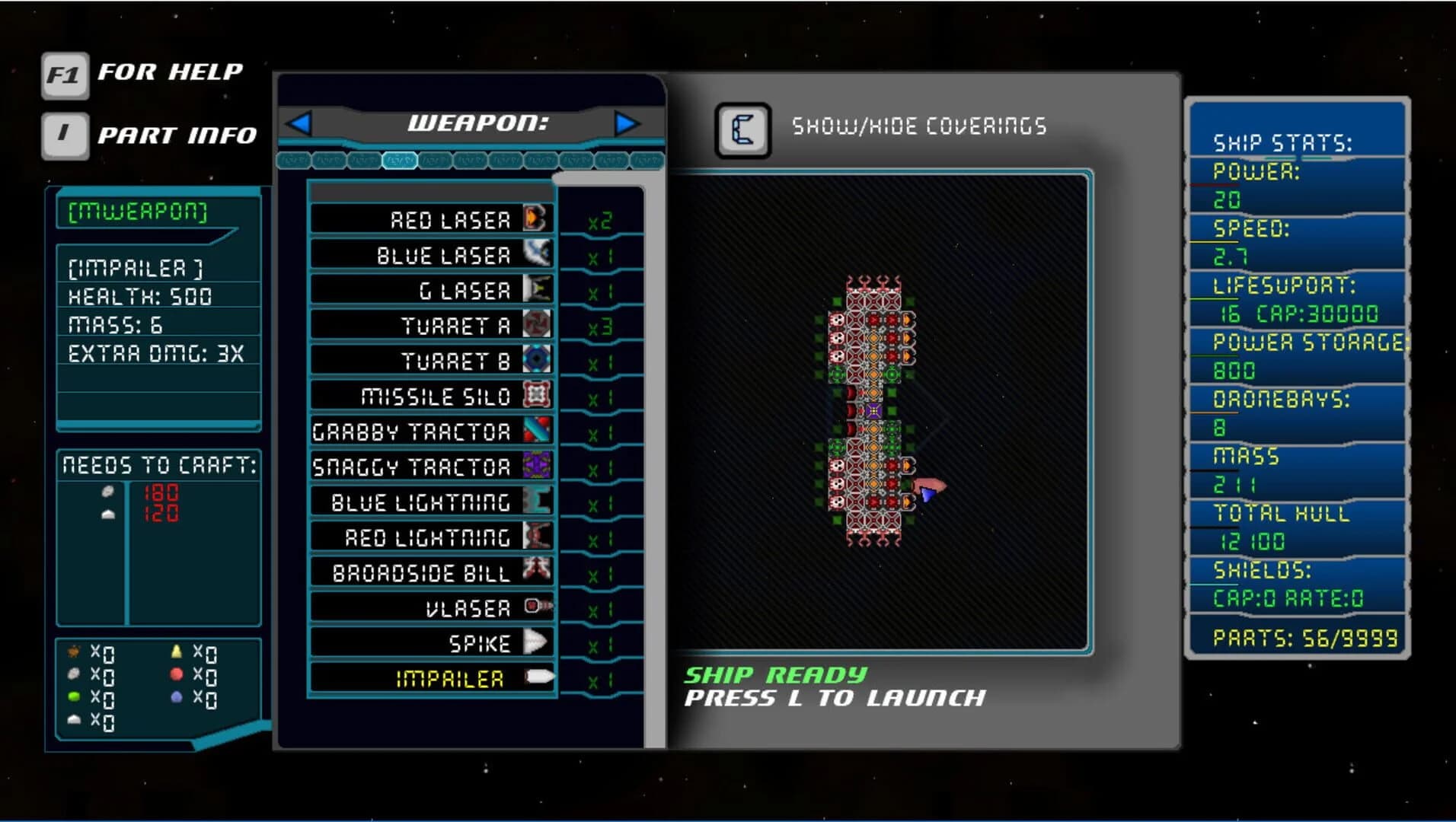
Task: Pick the Turret A weapon icon
Action: tap(538, 326)
